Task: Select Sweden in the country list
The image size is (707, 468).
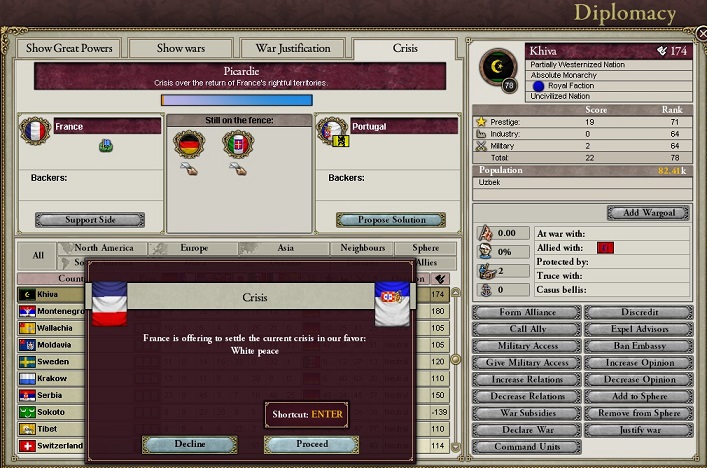Action: [x=54, y=362]
